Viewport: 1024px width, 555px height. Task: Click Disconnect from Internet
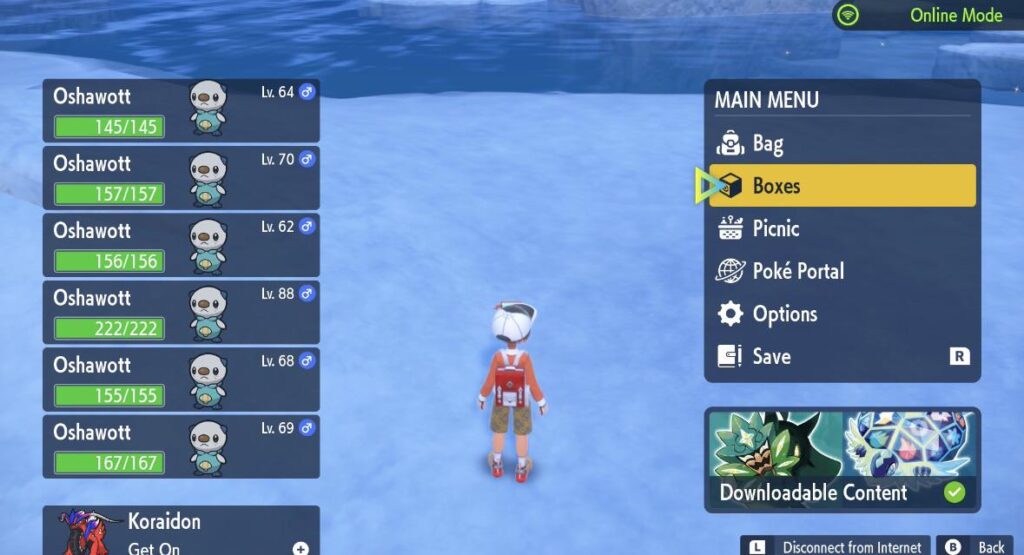[836, 546]
